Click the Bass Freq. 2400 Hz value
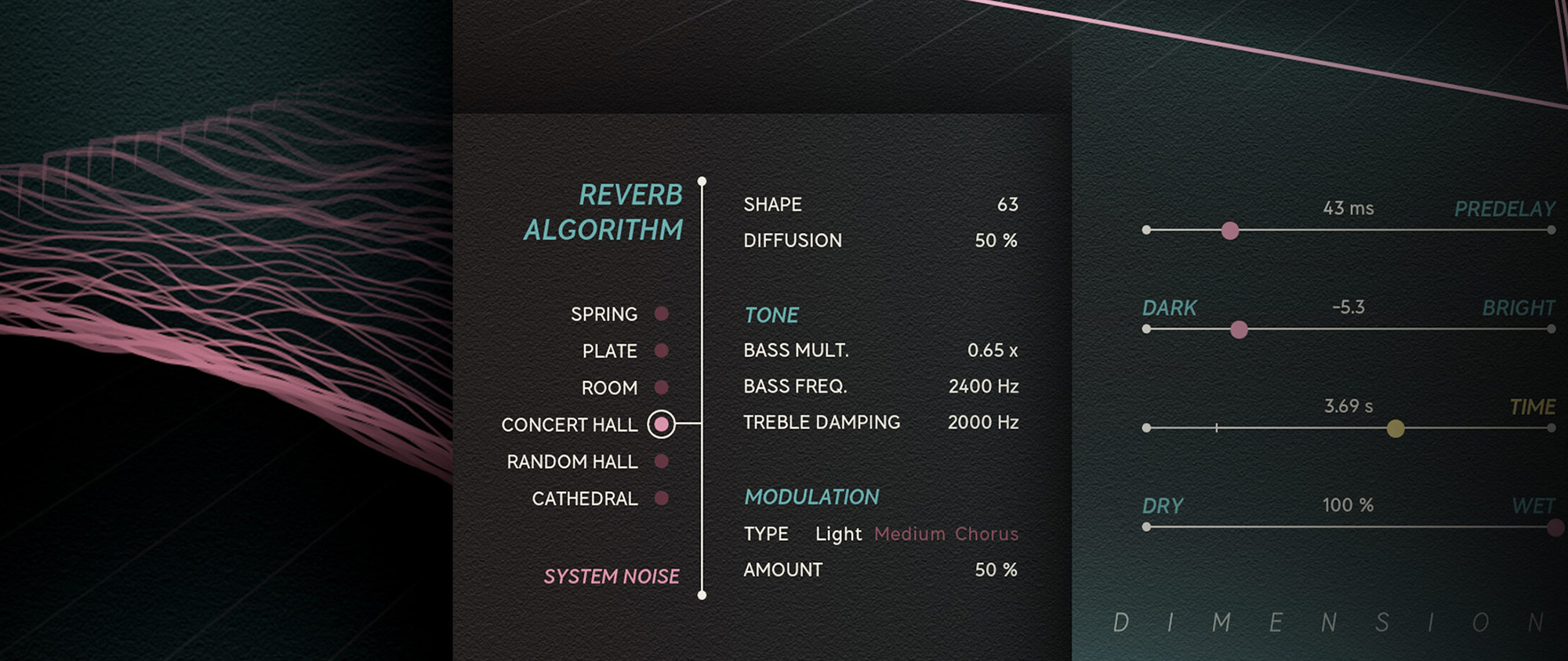Viewport: 1568px width, 661px height. coord(984,386)
